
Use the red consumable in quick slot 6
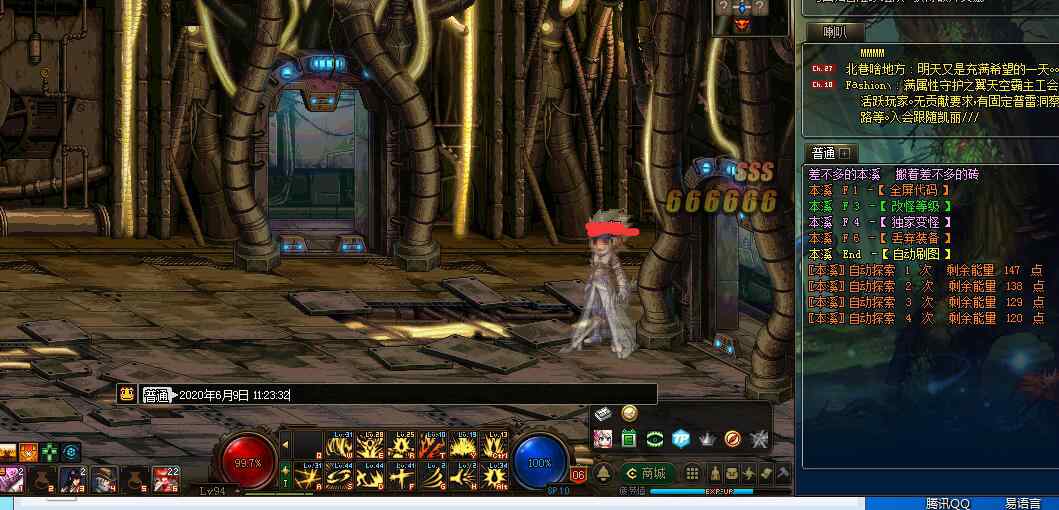tap(165, 480)
